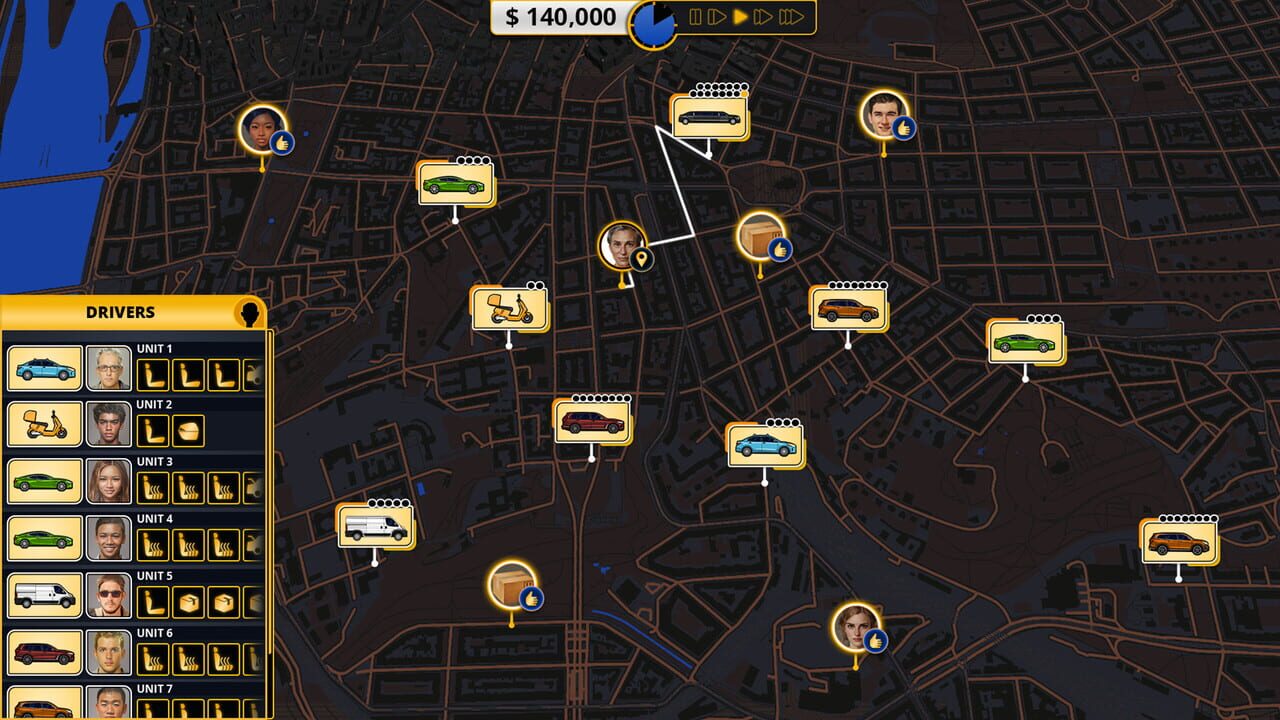This screenshot has height=720, width=1280.
Task: Click the waiting female passenger marker bottom right
Action: tap(855, 628)
